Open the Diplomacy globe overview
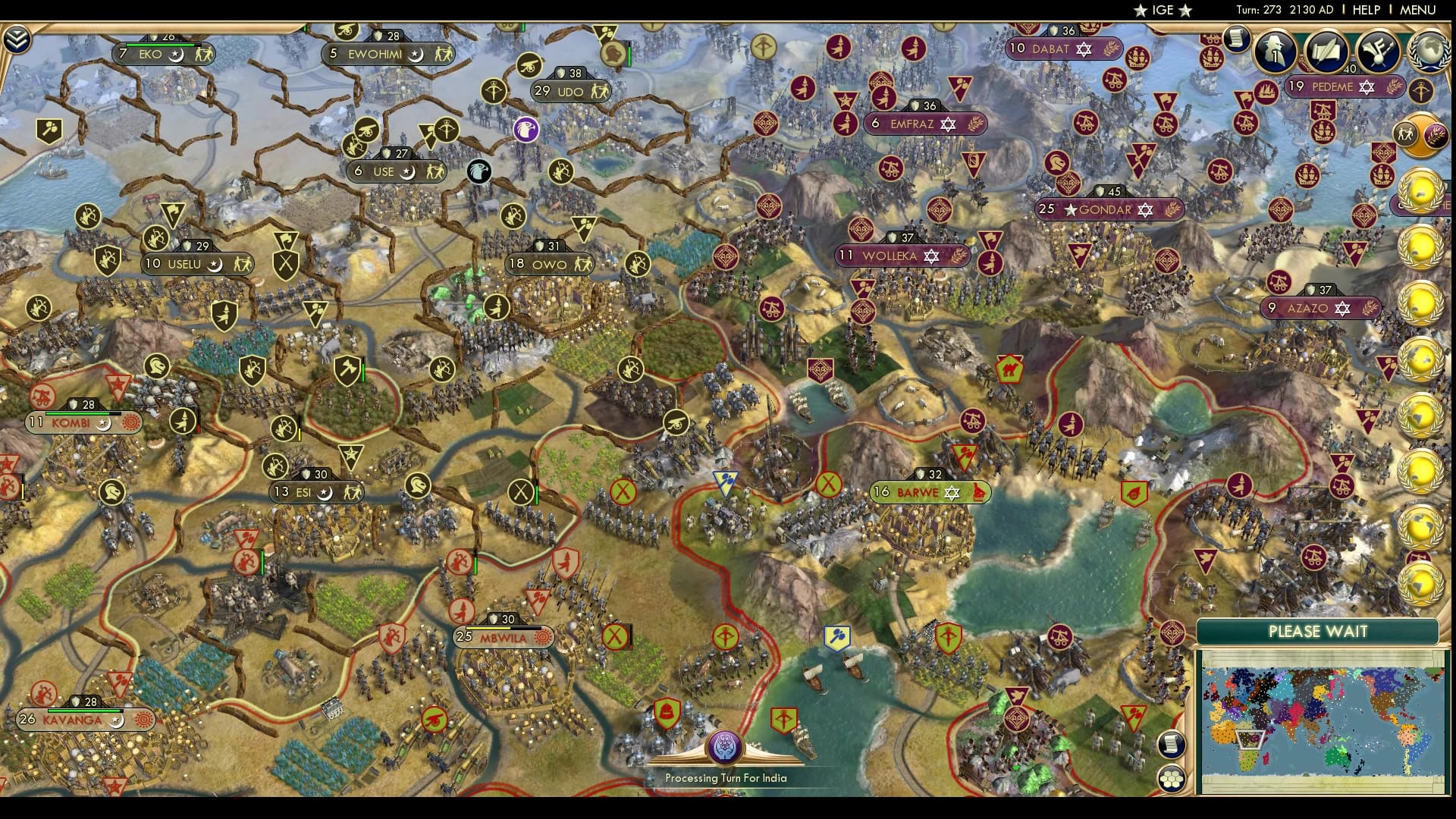 coord(1428,51)
